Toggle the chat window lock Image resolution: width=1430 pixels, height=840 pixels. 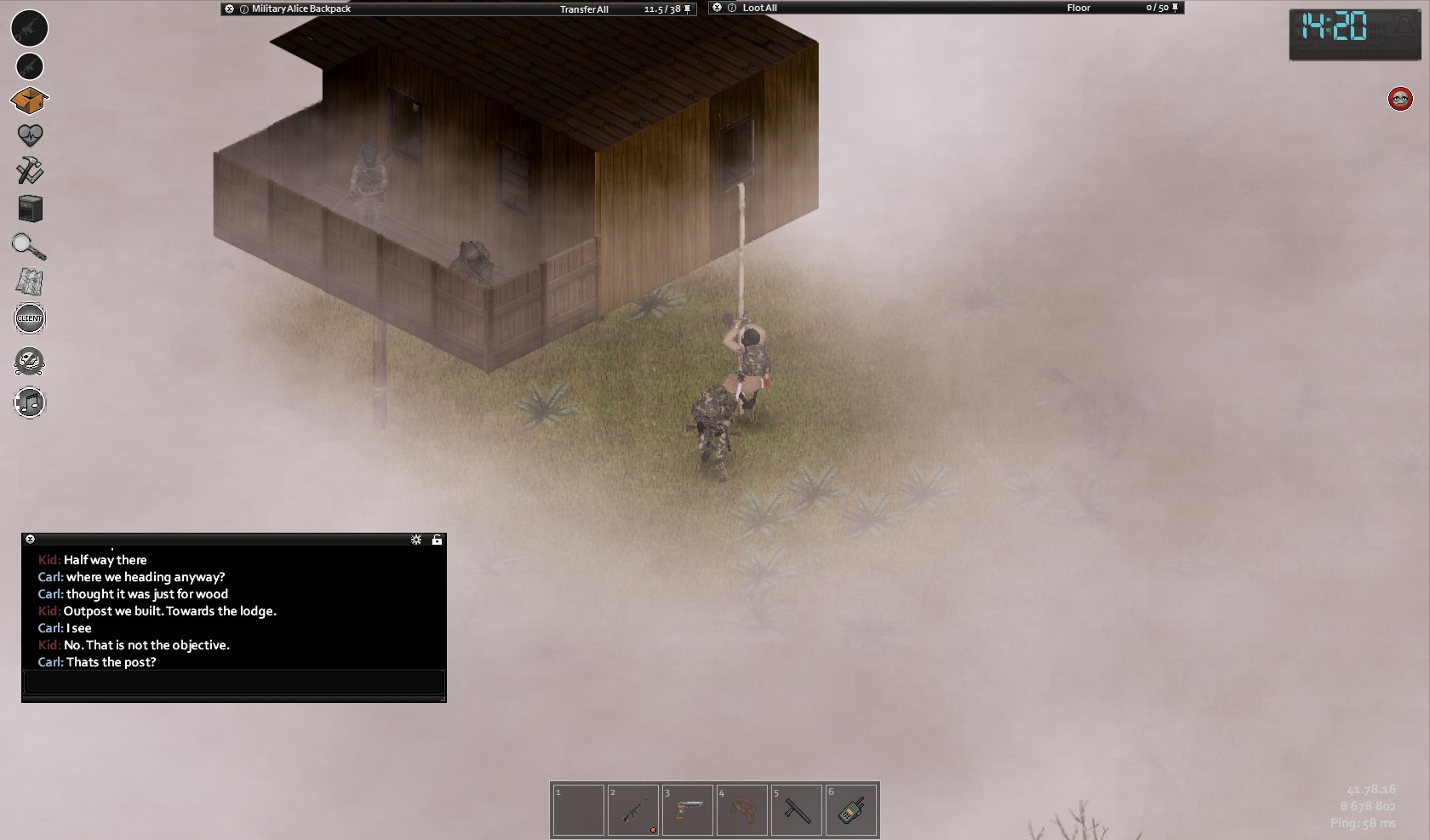[437, 540]
